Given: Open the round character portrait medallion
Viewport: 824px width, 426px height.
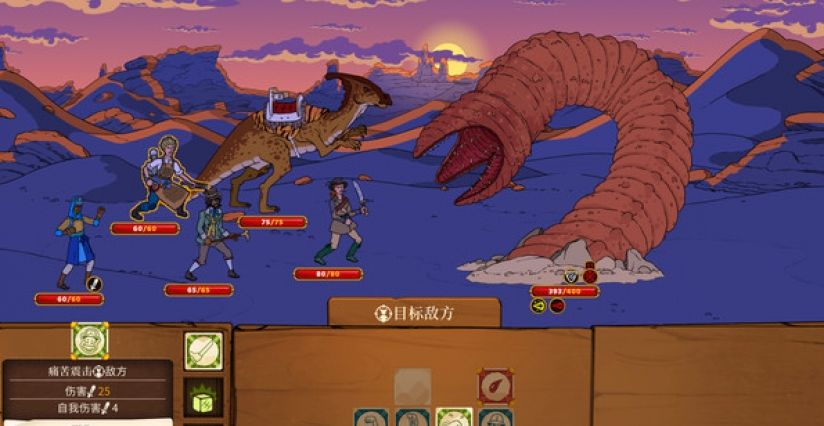Looking at the screenshot, I should tap(90, 341).
